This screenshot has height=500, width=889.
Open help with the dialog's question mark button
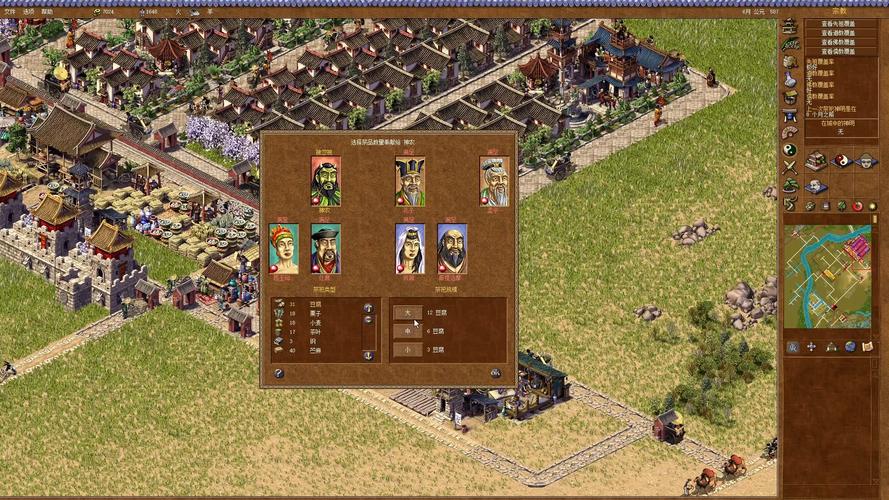click(279, 373)
